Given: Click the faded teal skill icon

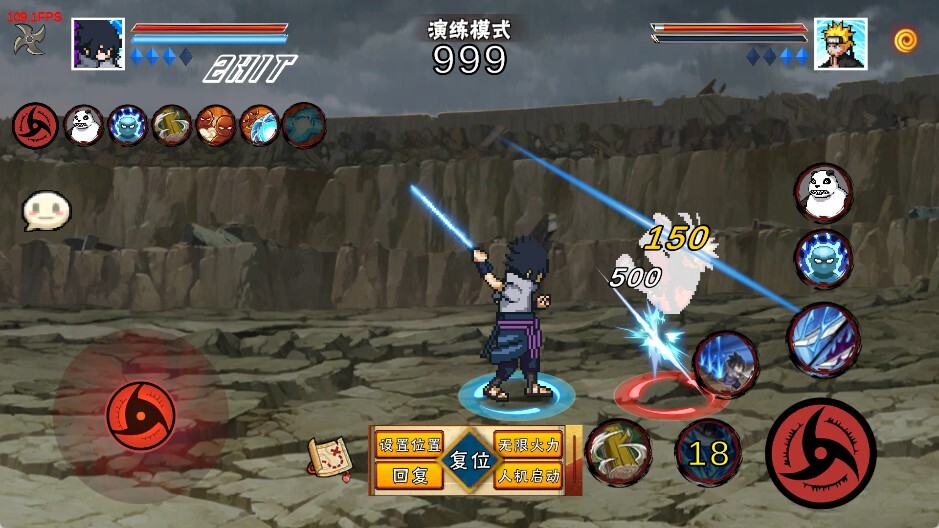Looking at the screenshot, I should tap(304, 126).
